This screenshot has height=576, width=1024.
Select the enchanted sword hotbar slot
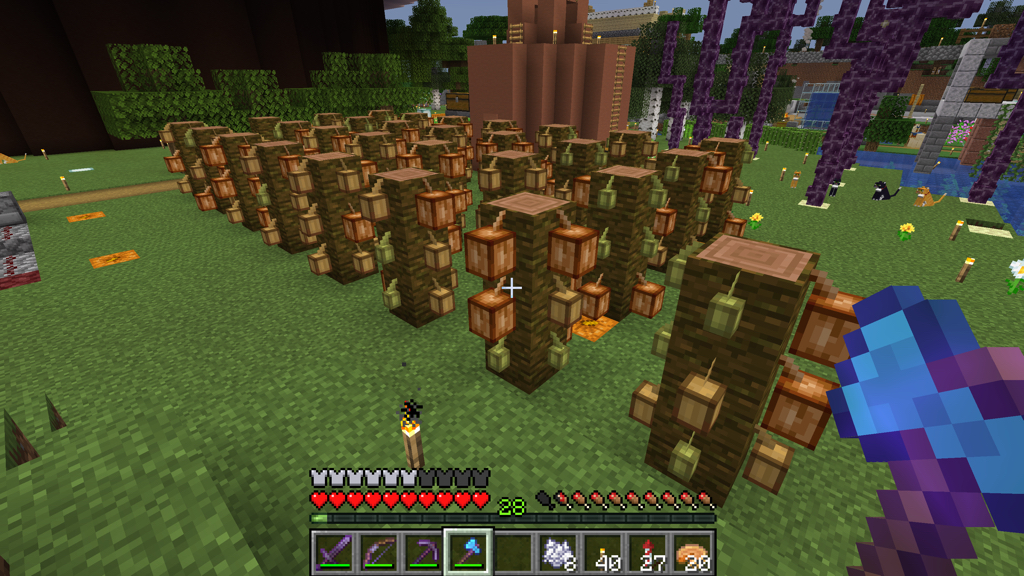point(333,552)
